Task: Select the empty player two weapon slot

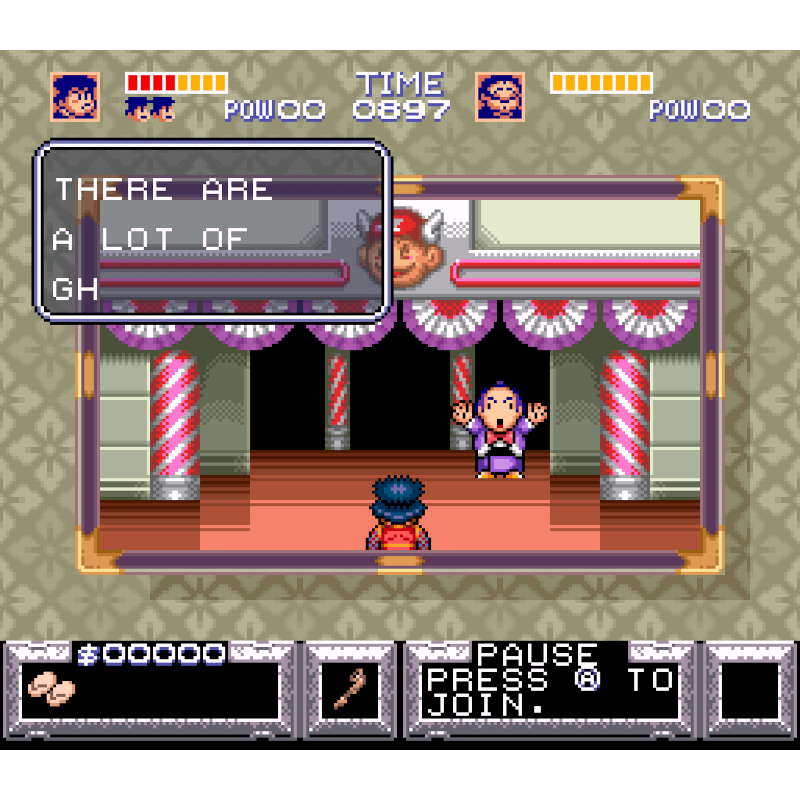Action: pos(750,690)
